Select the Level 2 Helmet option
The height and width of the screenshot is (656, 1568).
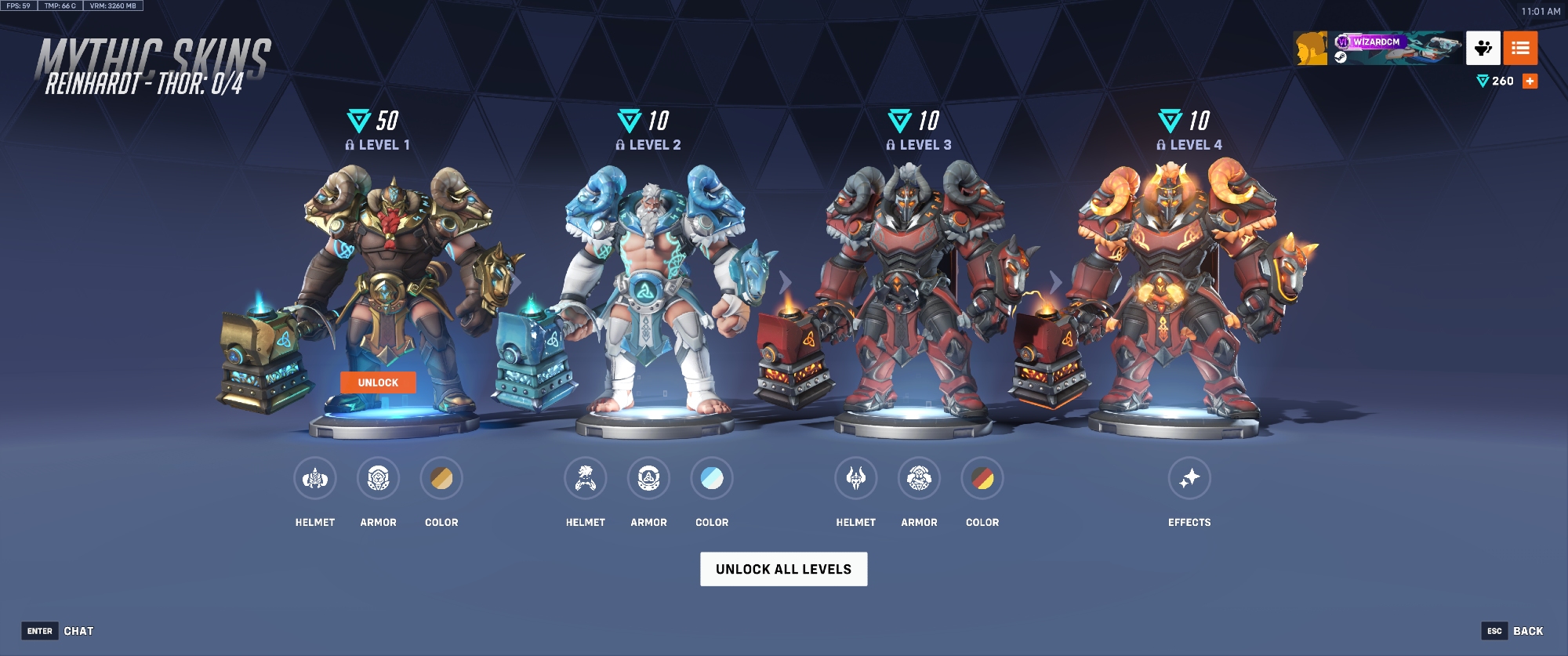[586, 478]
